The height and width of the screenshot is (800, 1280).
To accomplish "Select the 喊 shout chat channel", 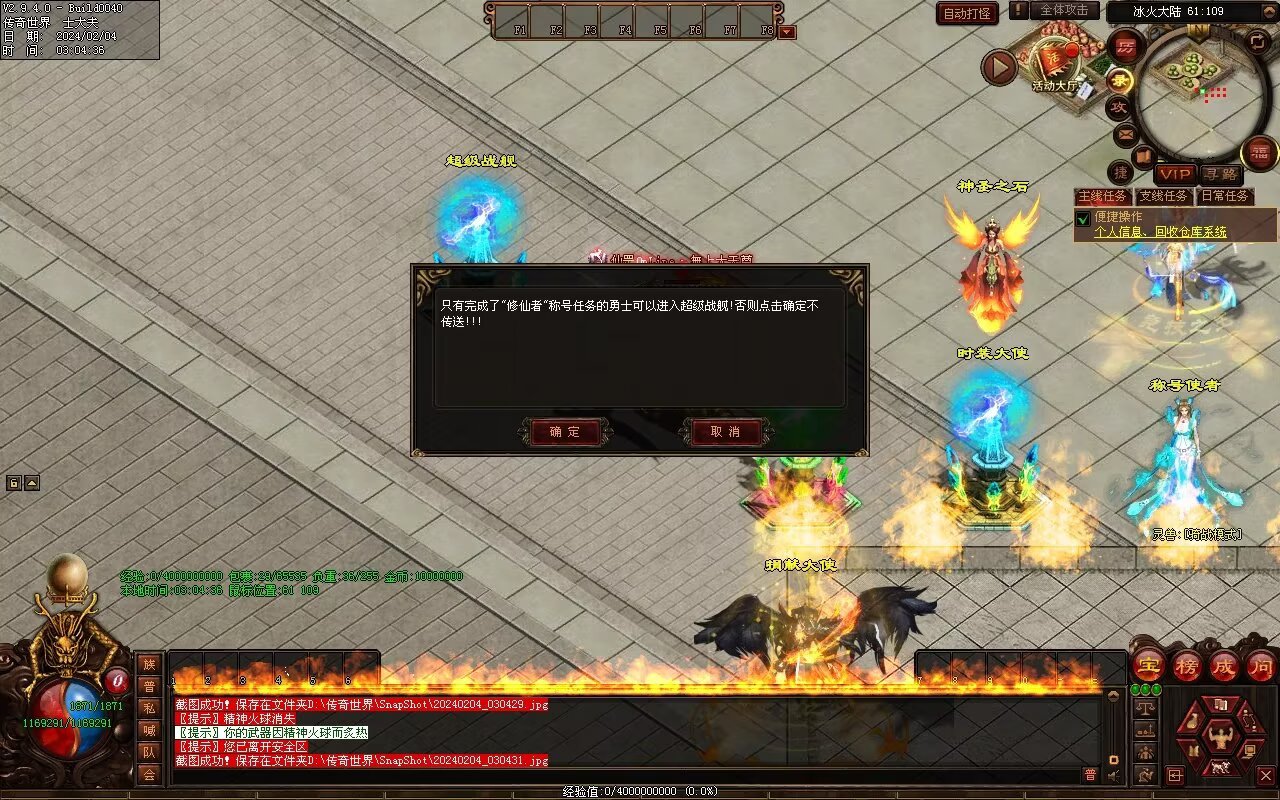I will click(149, 730).
